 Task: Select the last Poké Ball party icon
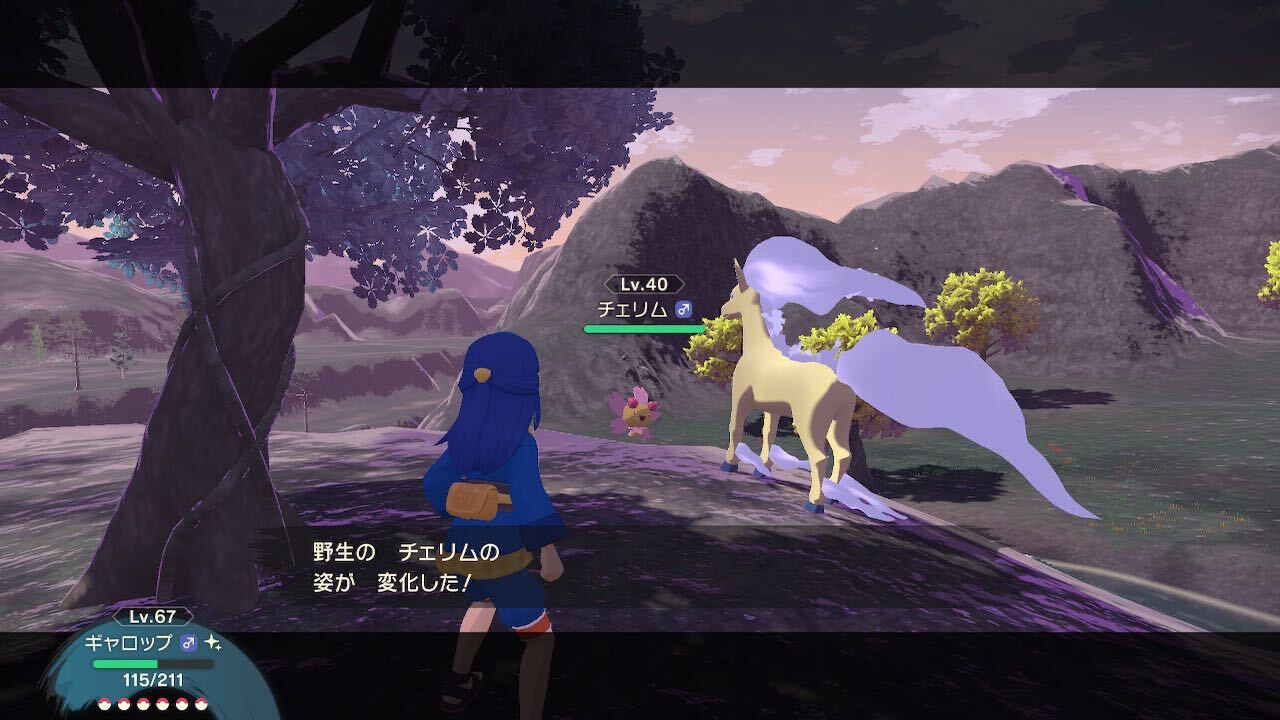point(202,704)
